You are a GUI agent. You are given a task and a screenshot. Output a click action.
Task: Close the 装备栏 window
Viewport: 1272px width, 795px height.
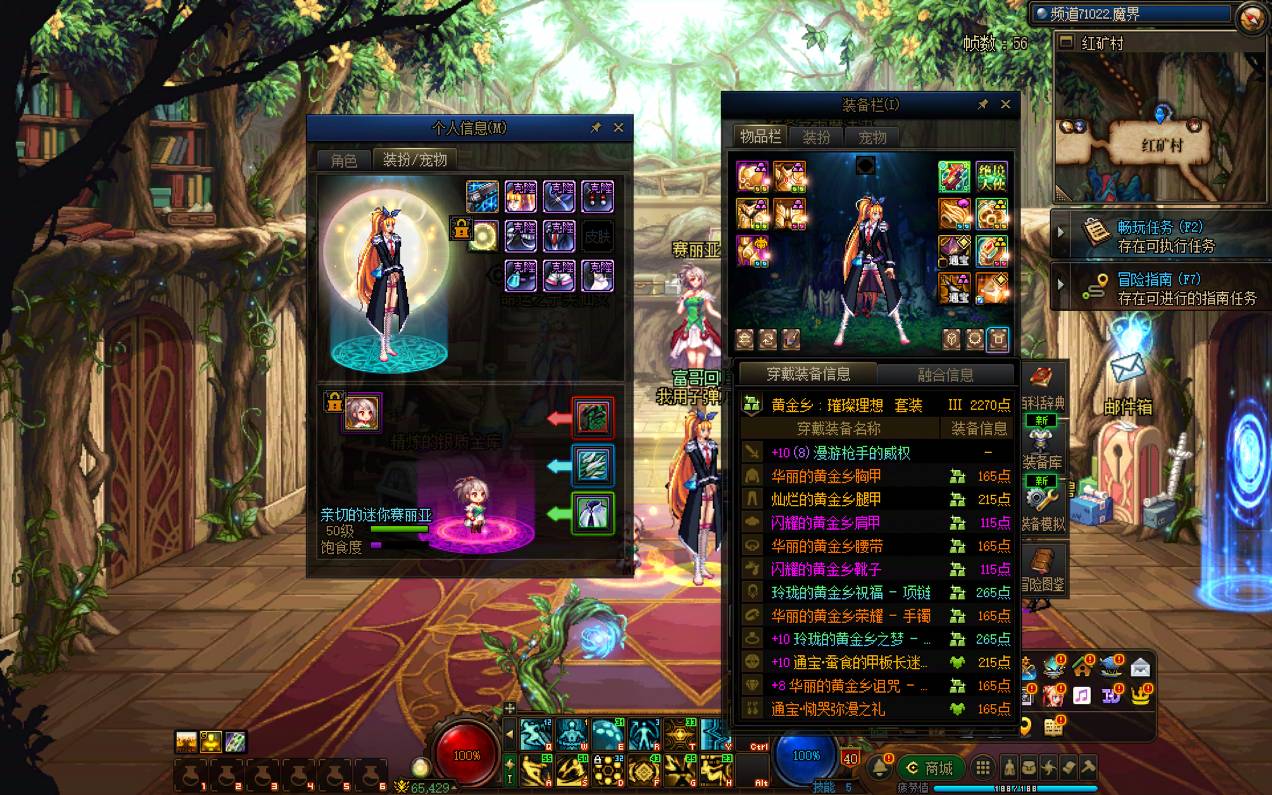1005,104
